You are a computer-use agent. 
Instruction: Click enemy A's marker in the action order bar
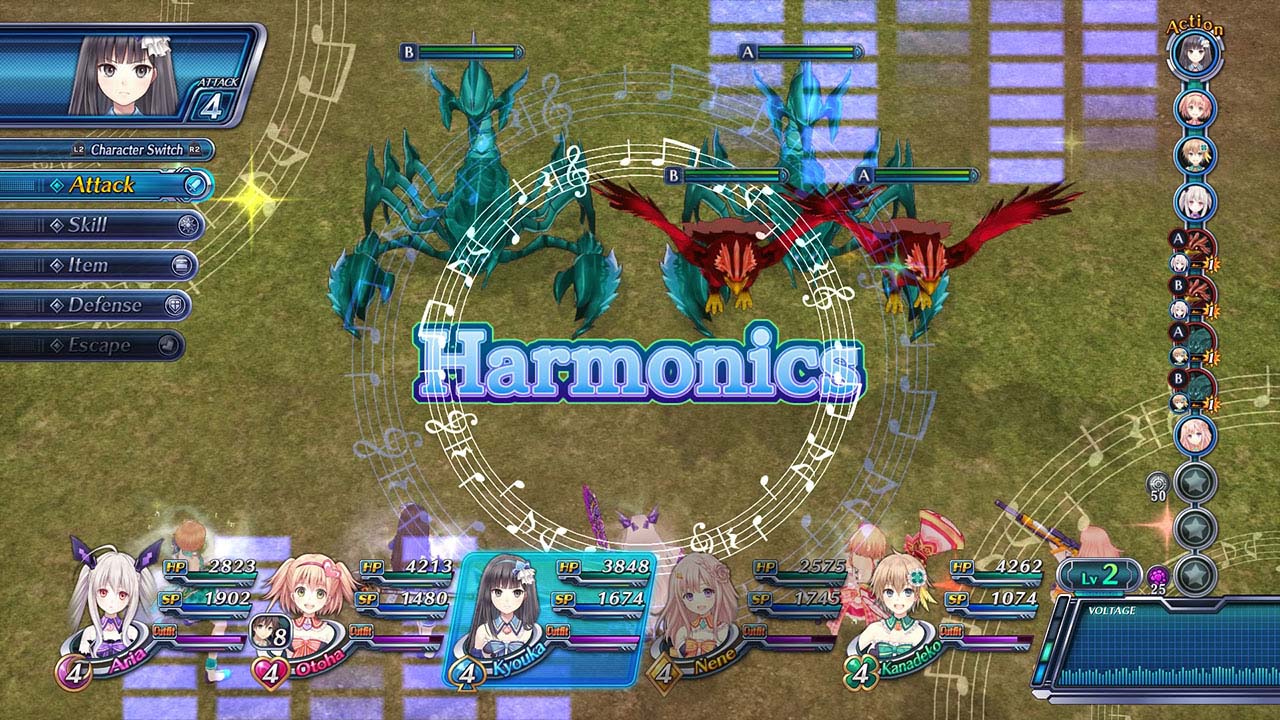click(x=1177, y=238)
